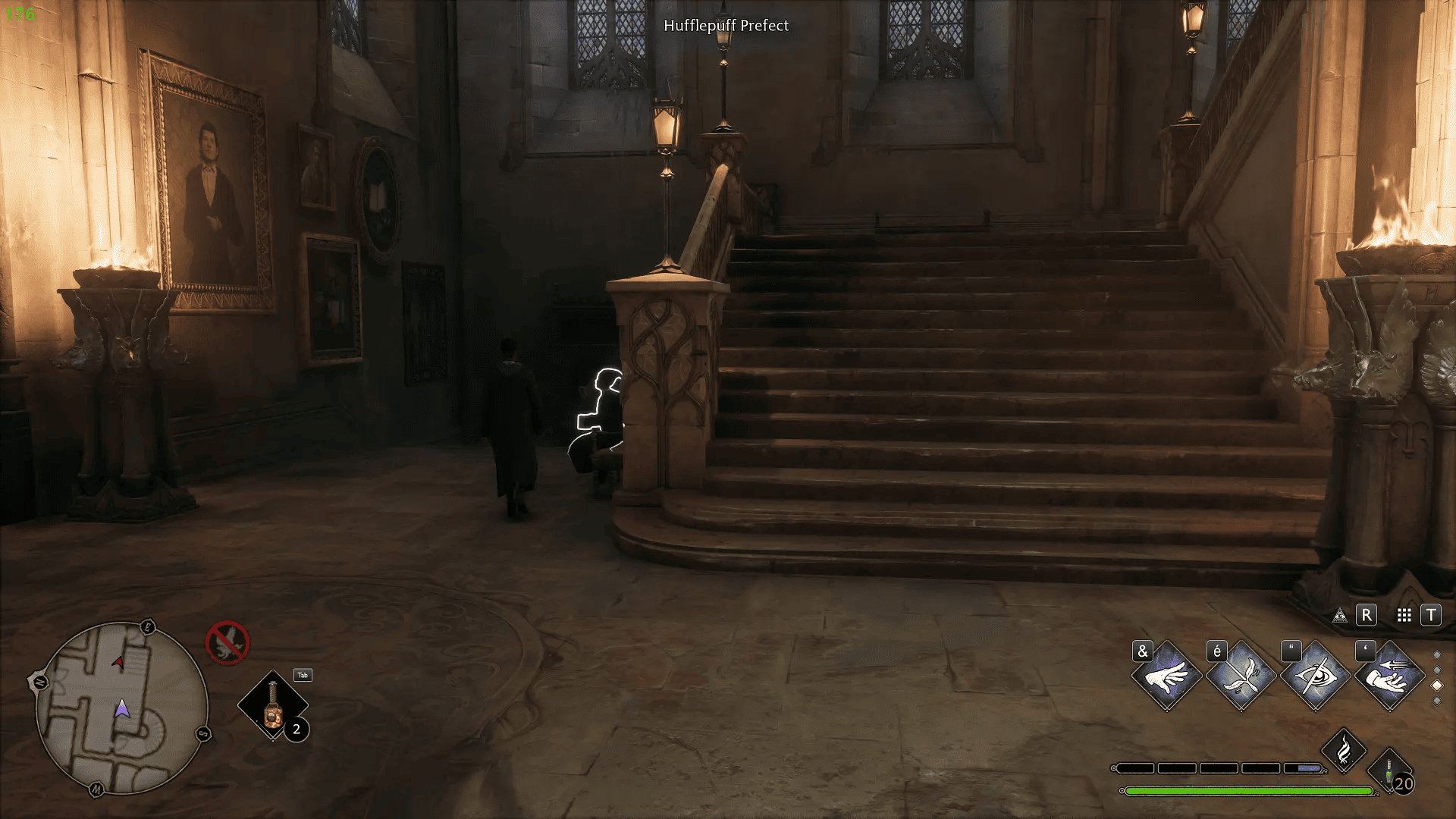This screenshot has width=1456, height=819.
Task: Cast Accio with the pulling-hand spell icon
Action: (1390, 676)
